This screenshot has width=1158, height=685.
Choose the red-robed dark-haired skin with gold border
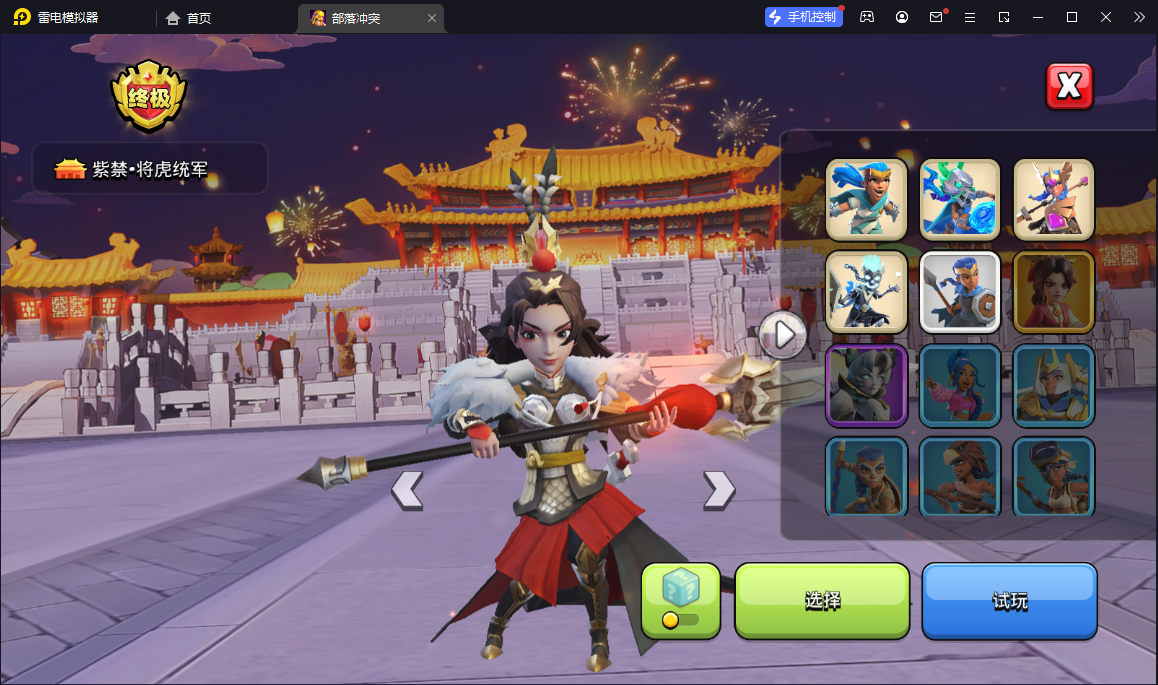[x=1054, y=291]
